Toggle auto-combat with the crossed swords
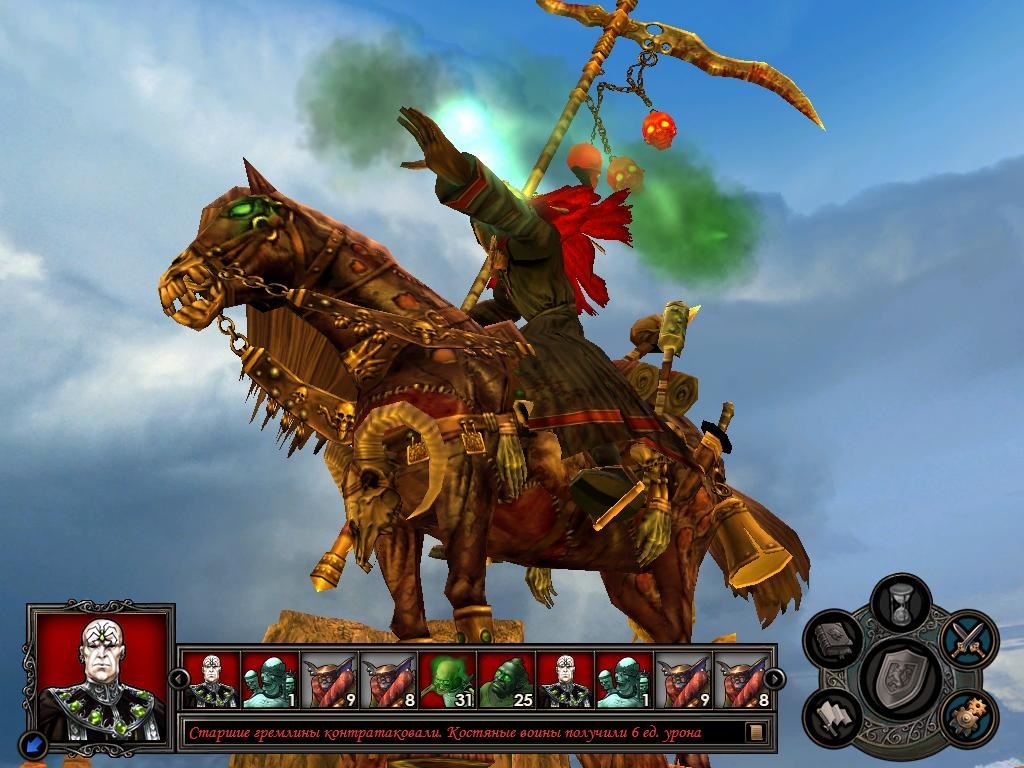 pyautogui.click(x=968, y=638)
